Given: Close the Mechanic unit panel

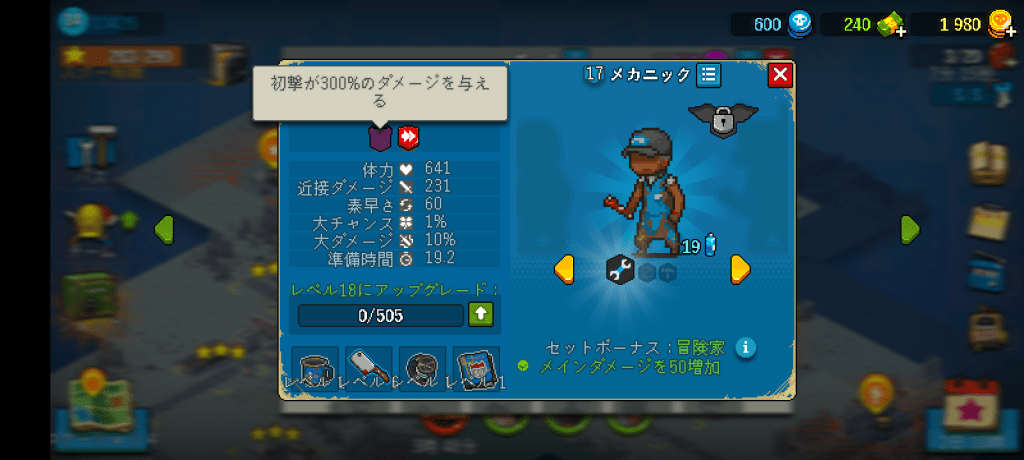Looking at the screenshot, I should (x=780, y=75).
